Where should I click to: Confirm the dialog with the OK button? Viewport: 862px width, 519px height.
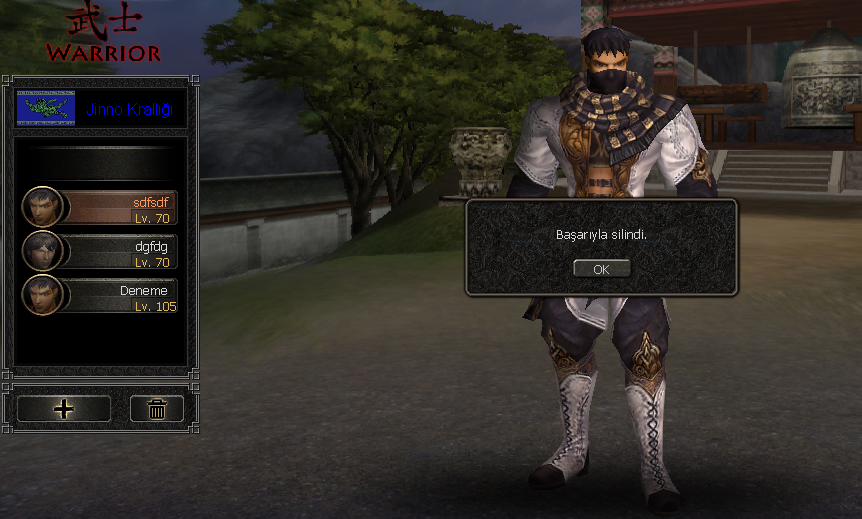click(x=601, y=269)
